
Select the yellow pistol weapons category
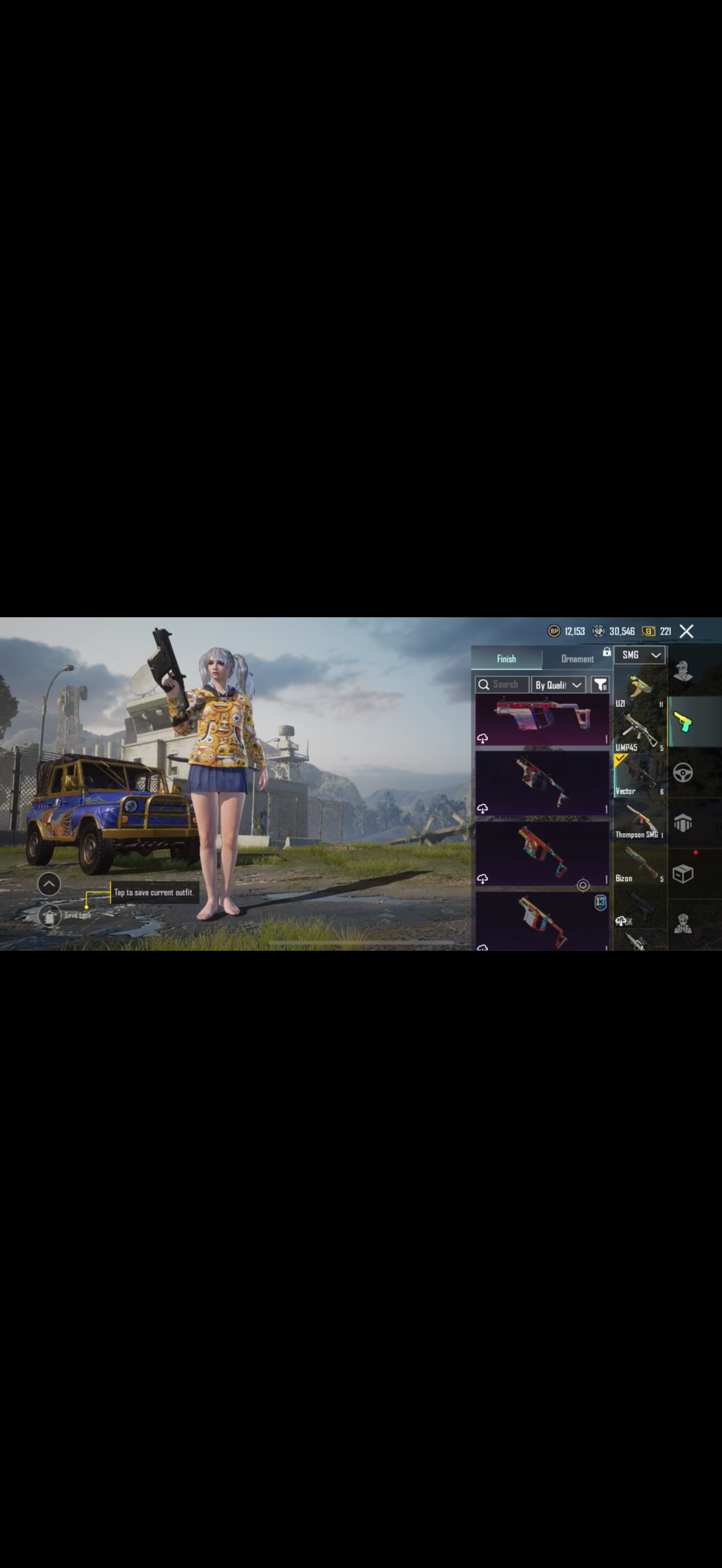pos(683,722)
